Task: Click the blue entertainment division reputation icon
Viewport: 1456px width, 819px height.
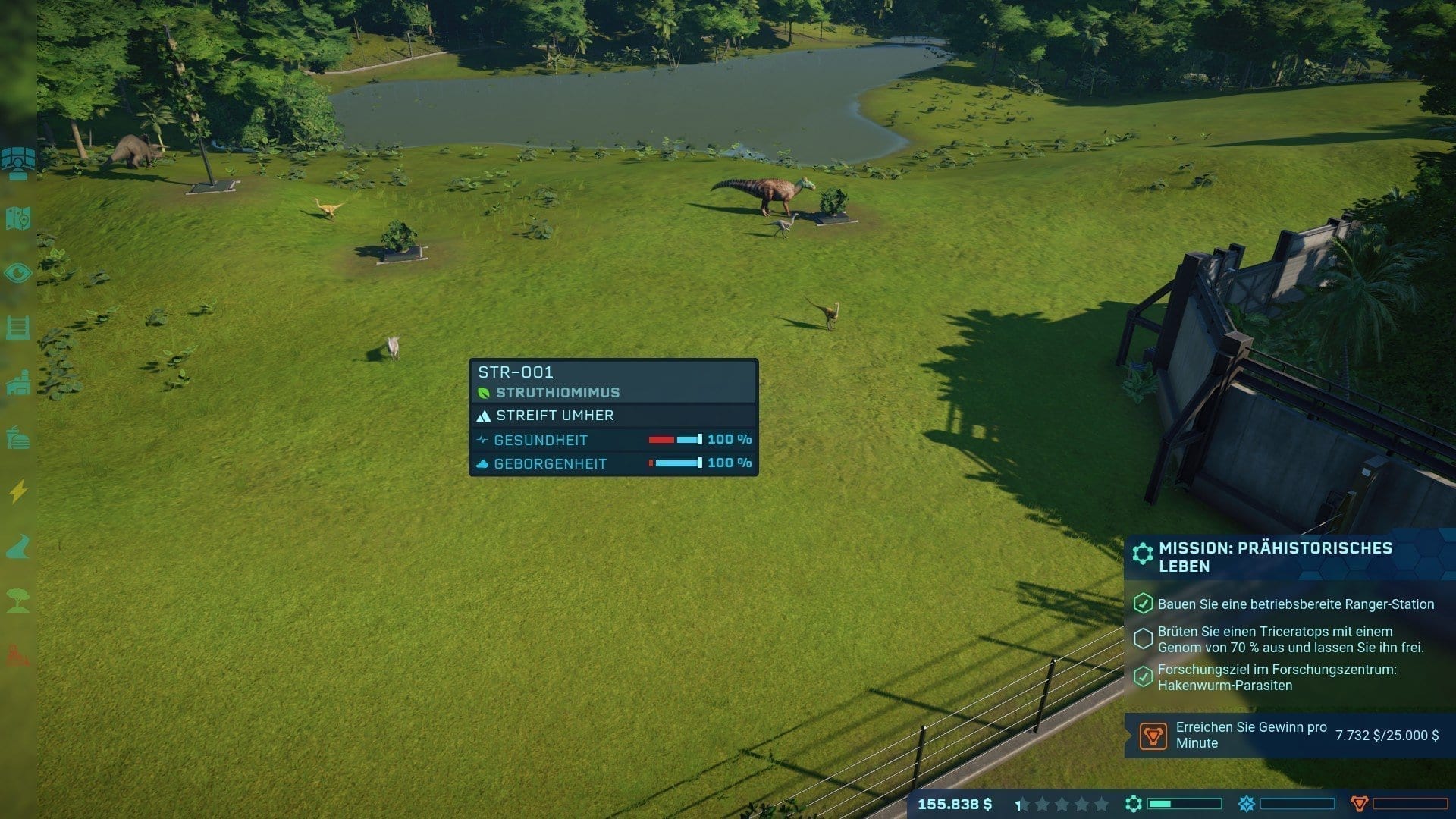Action: (1247, 804)
